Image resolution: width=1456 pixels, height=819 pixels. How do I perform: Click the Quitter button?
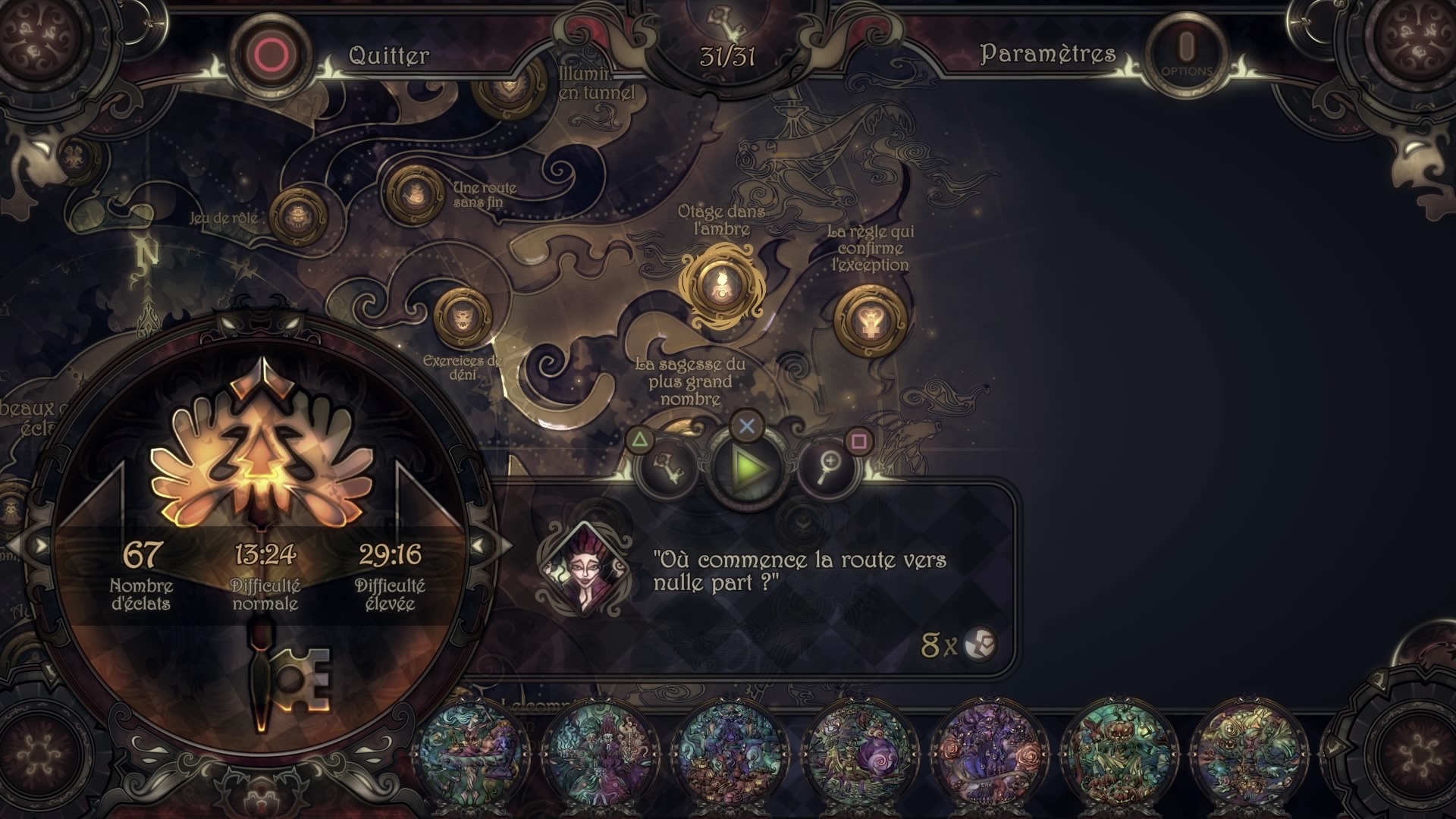click(x=271, y=55)
